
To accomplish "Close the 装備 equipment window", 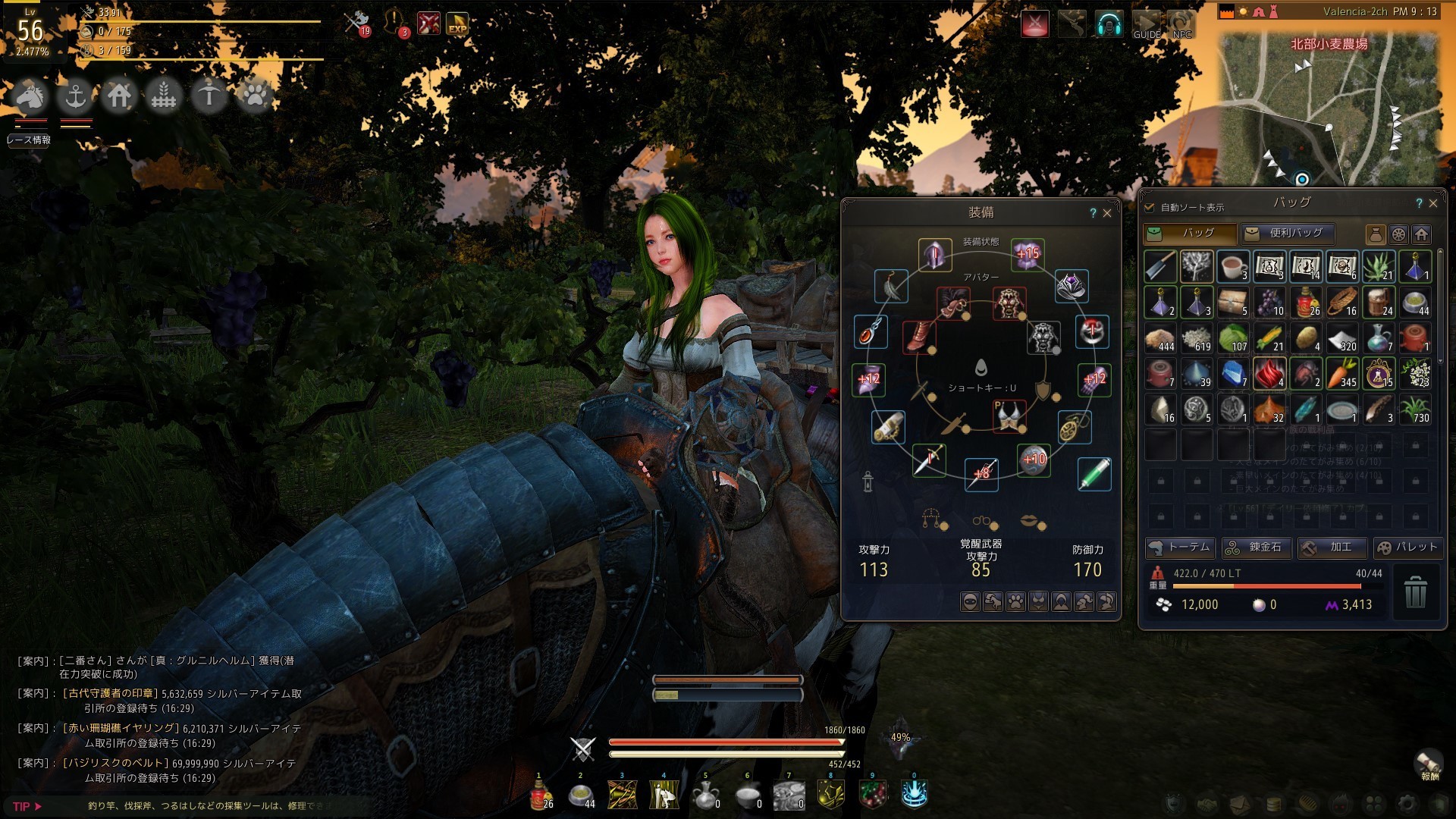I will 1107,213.
